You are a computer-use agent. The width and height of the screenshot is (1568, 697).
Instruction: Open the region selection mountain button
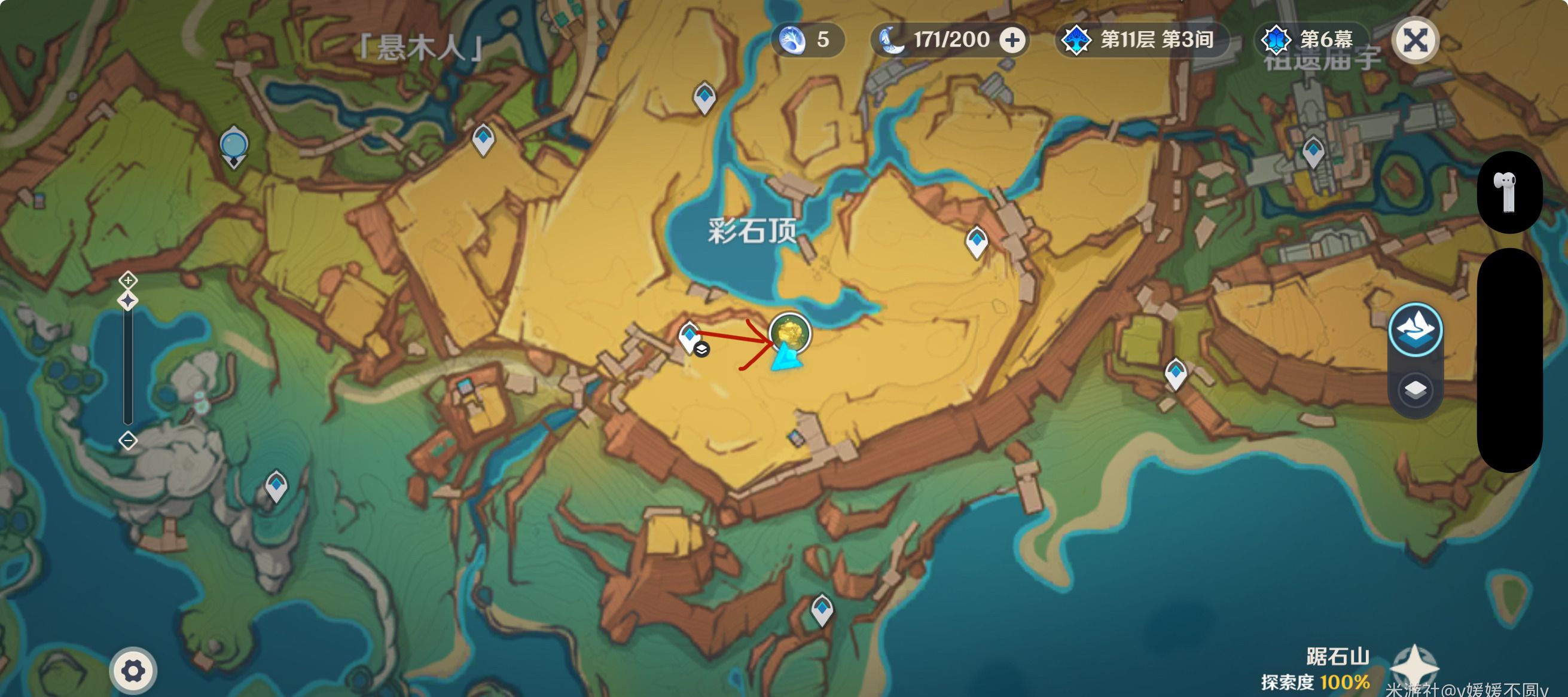[1416, 329]
